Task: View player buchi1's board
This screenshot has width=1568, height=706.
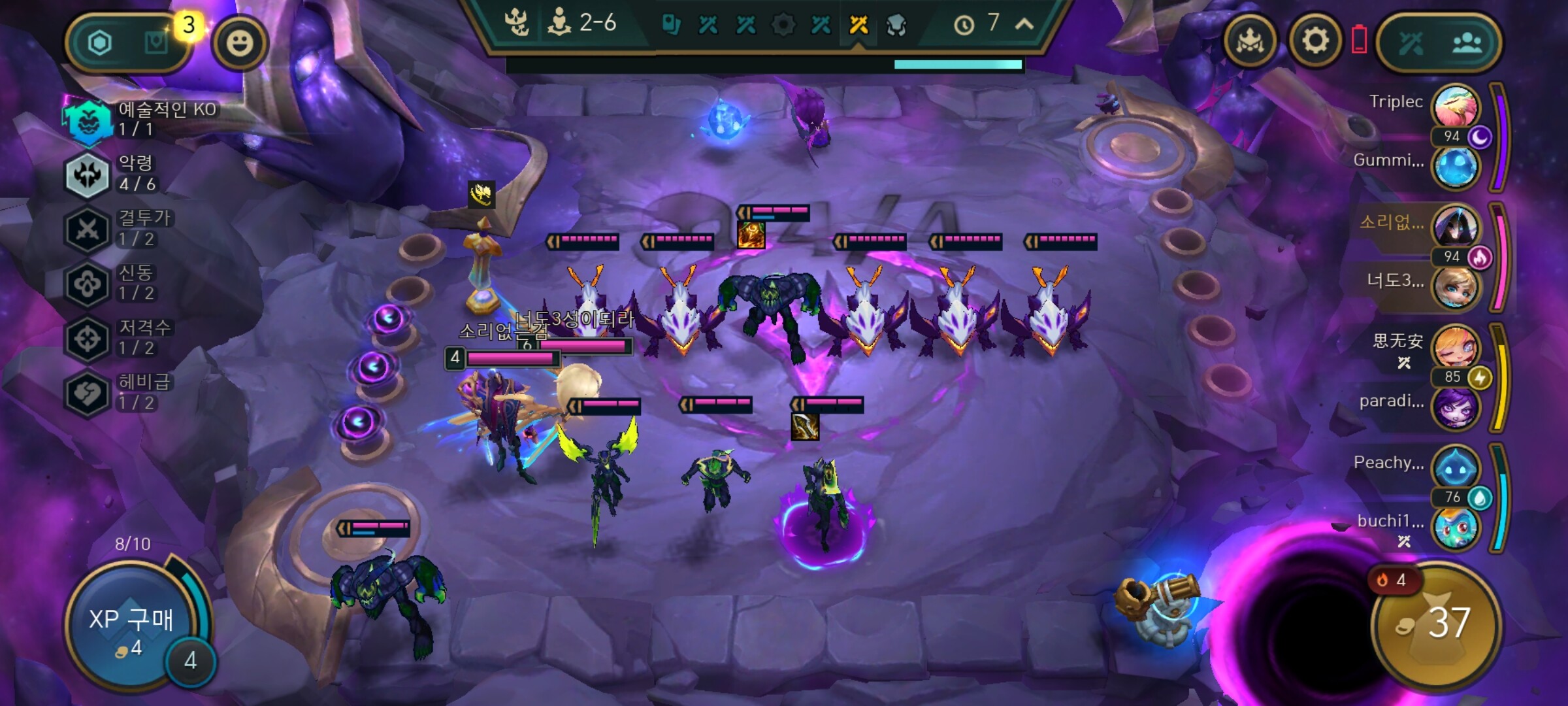Action: click(1455, 527)
